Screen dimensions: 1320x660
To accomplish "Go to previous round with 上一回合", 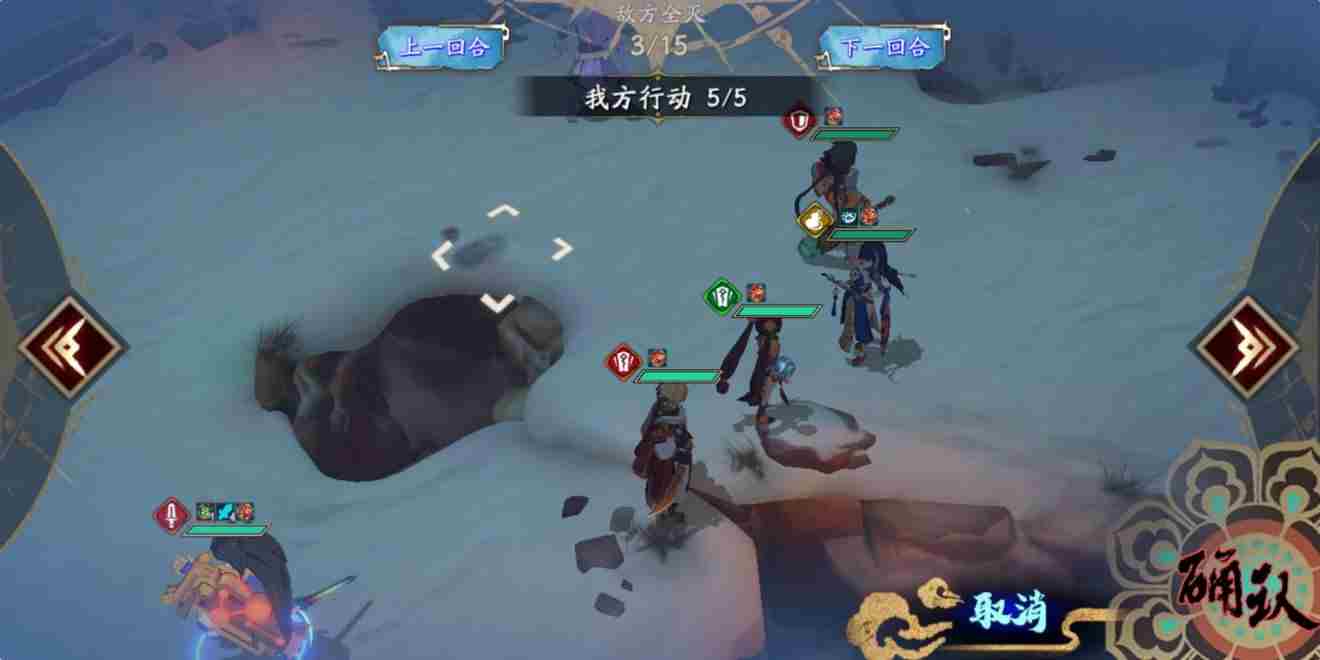I will 445,47.
